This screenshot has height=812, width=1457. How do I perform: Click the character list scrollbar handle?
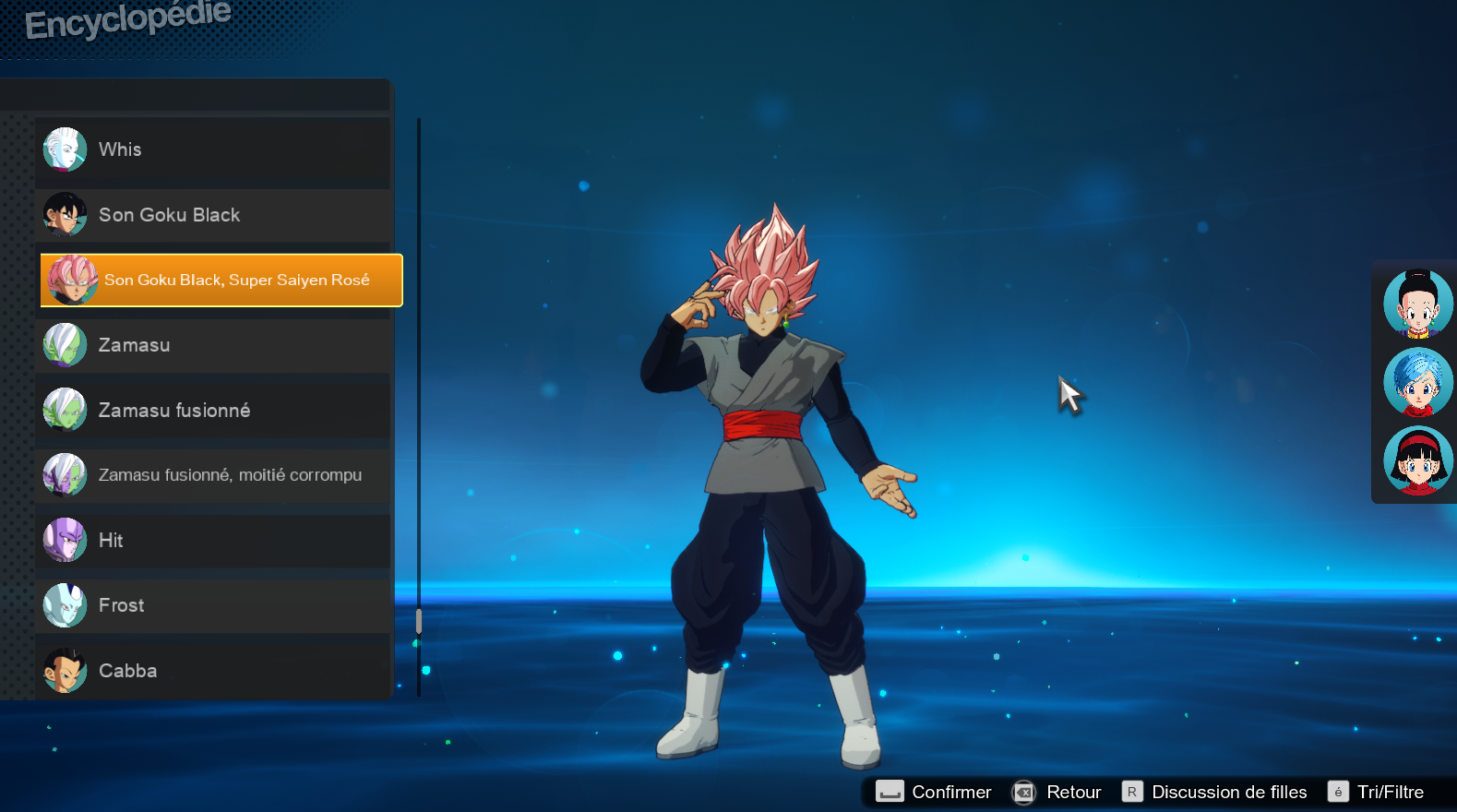point(419,621)
